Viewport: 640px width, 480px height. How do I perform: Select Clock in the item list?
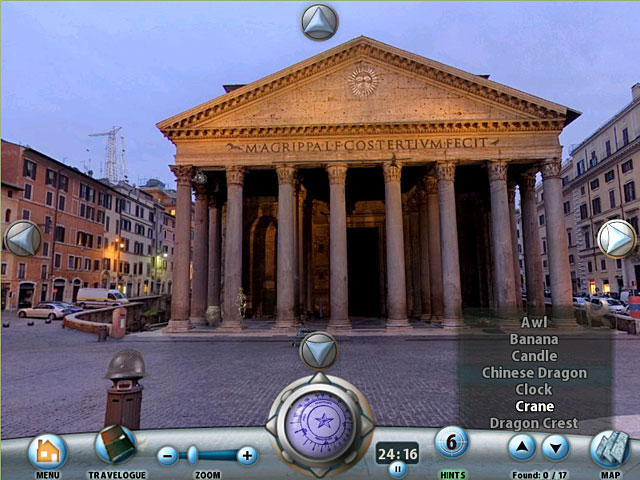[533, 390]
